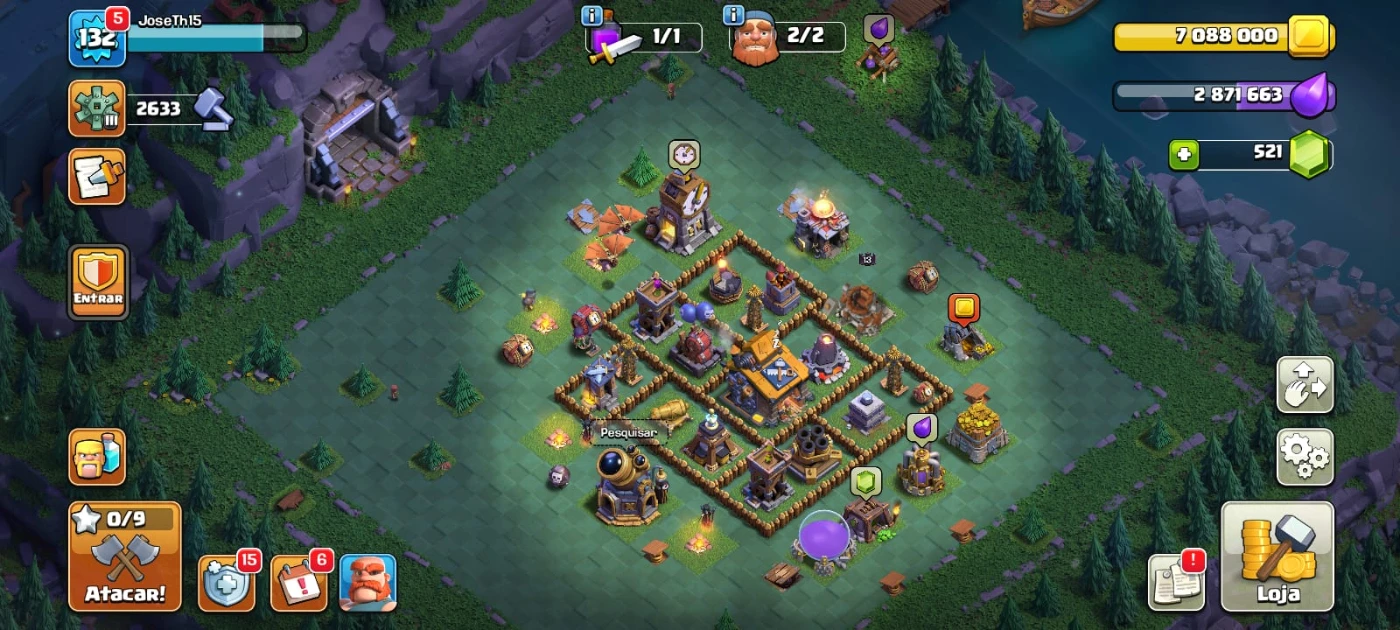
Task: Select the bearded builder face icon
Action: pos(368,582)
